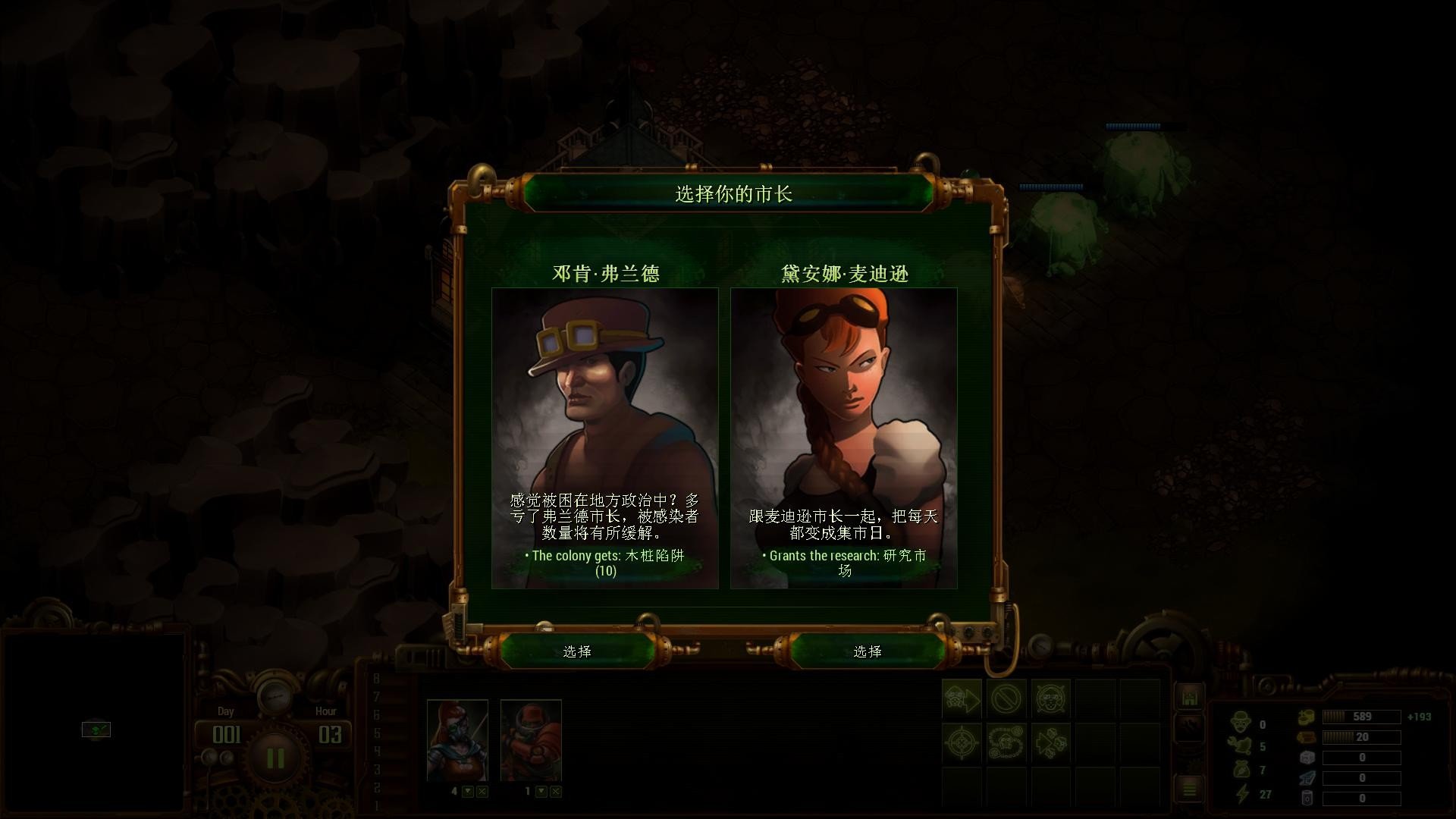Click the ranger portrait thumbnail

pyautogui.click(x=459, y=739)
